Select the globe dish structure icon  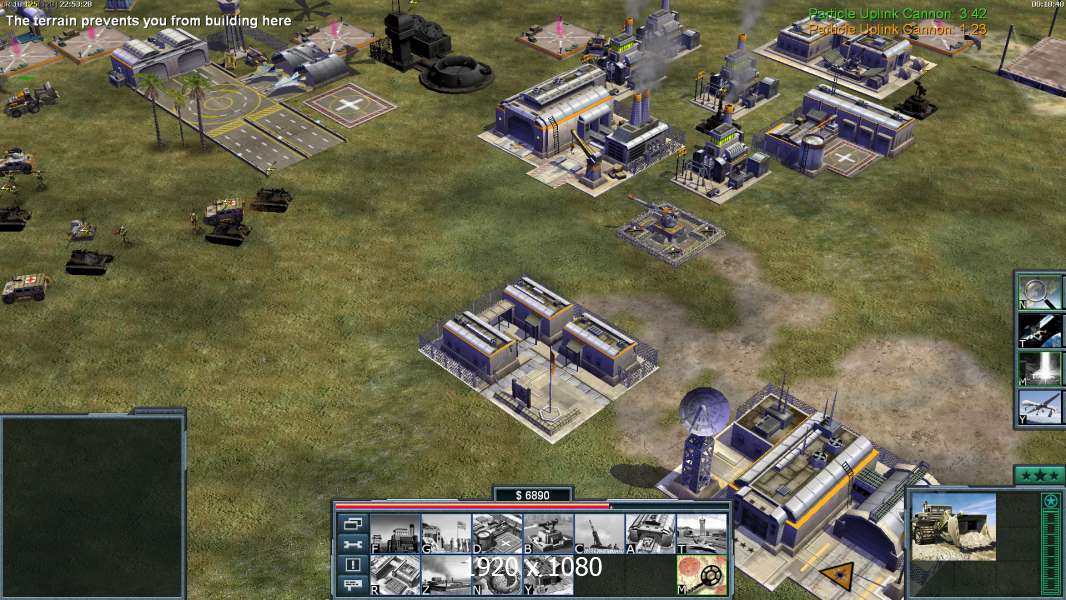tap(497, 575)
